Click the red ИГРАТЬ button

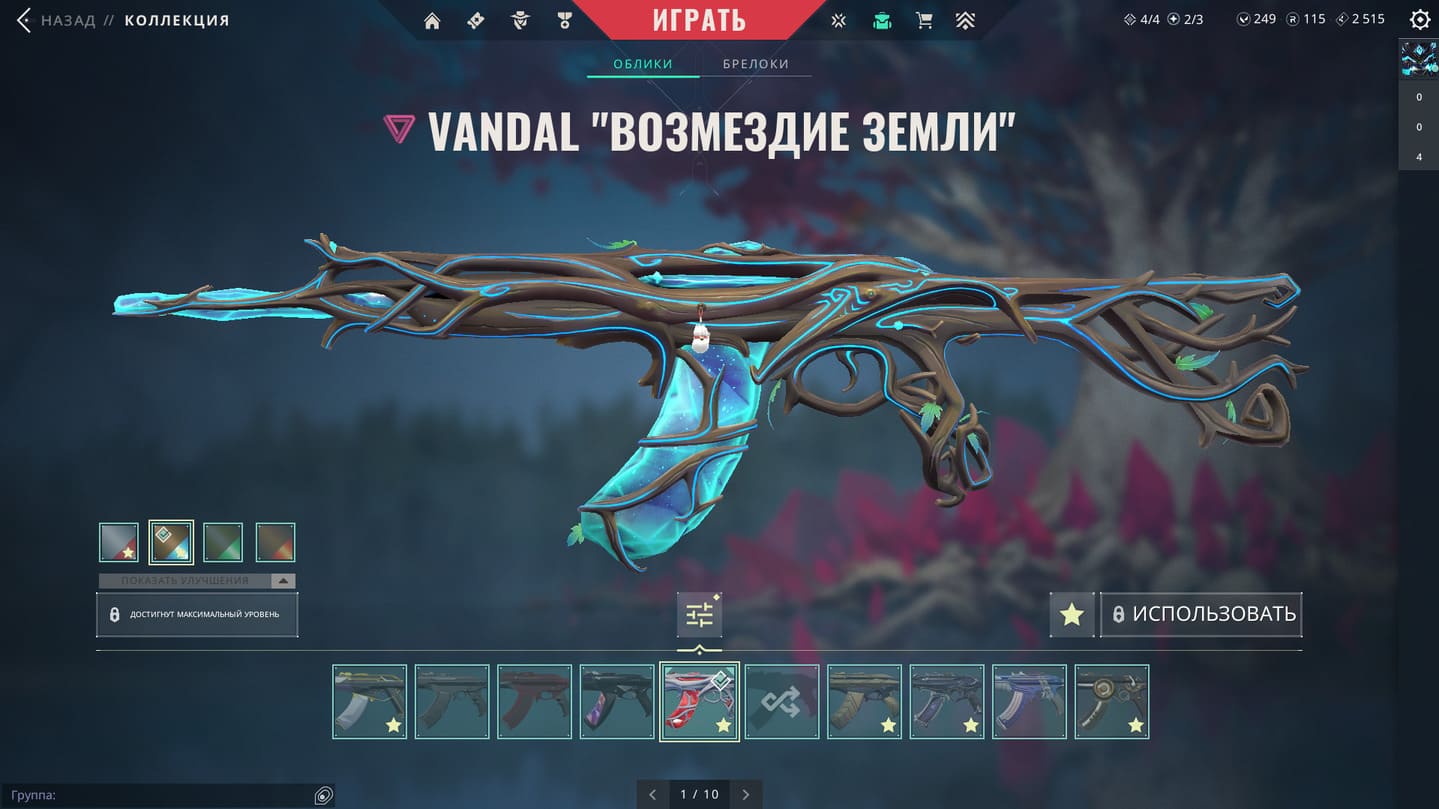[x=699, y=20]
